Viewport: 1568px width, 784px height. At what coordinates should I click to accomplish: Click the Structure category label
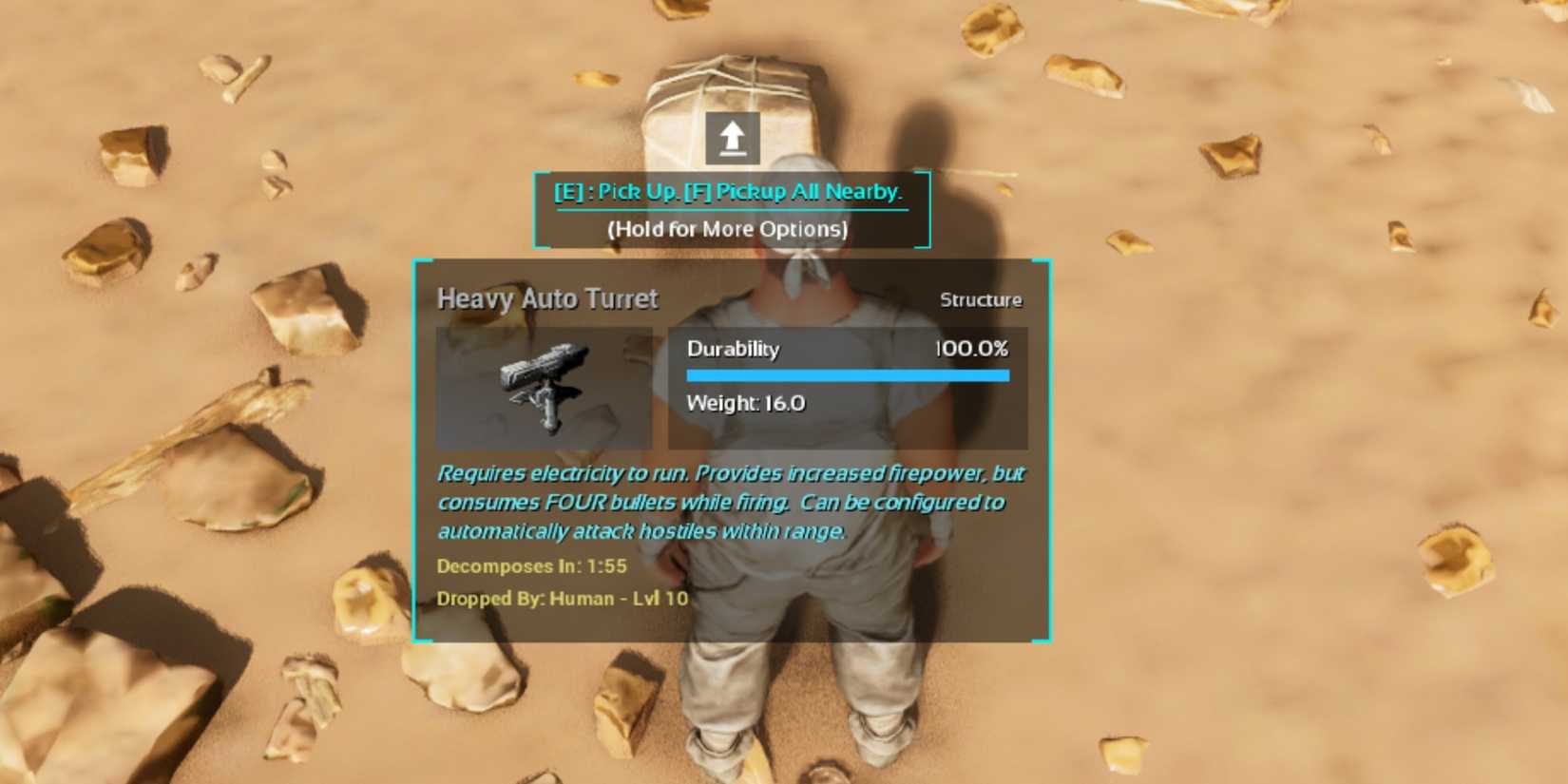click(x=981, y=299)
